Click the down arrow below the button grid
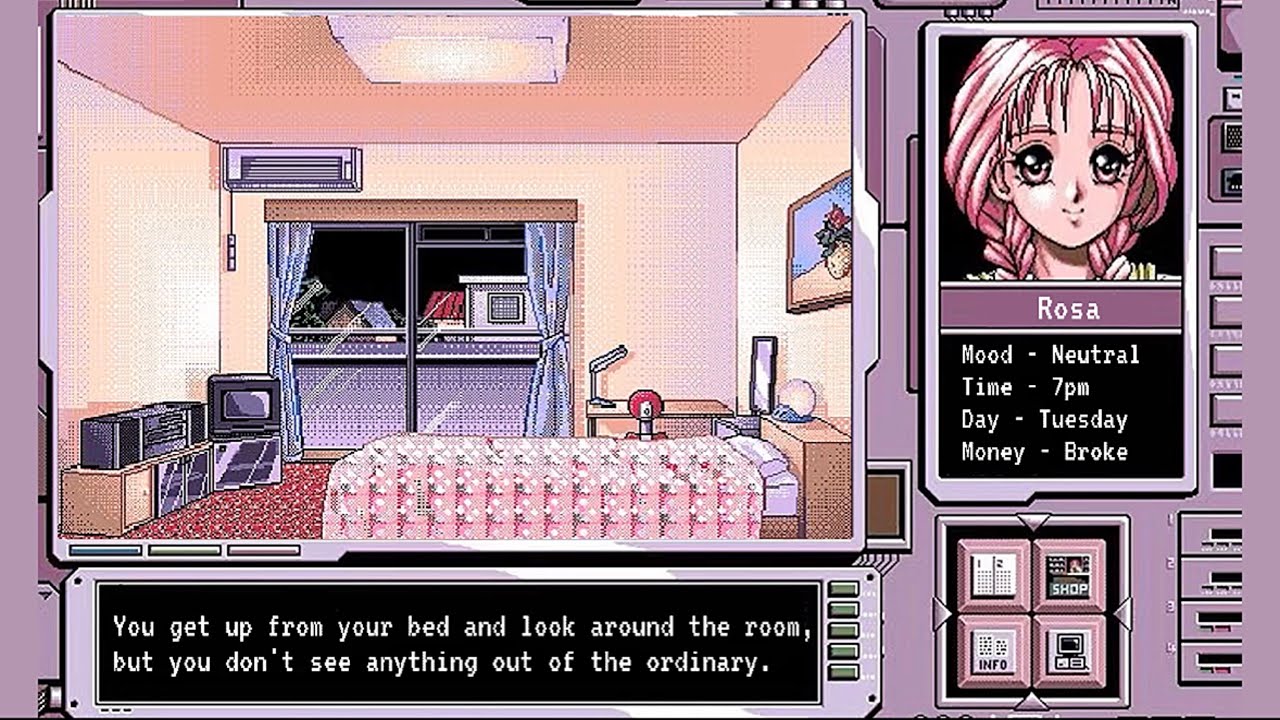Screen dimensions: 1280x720 1032,703
